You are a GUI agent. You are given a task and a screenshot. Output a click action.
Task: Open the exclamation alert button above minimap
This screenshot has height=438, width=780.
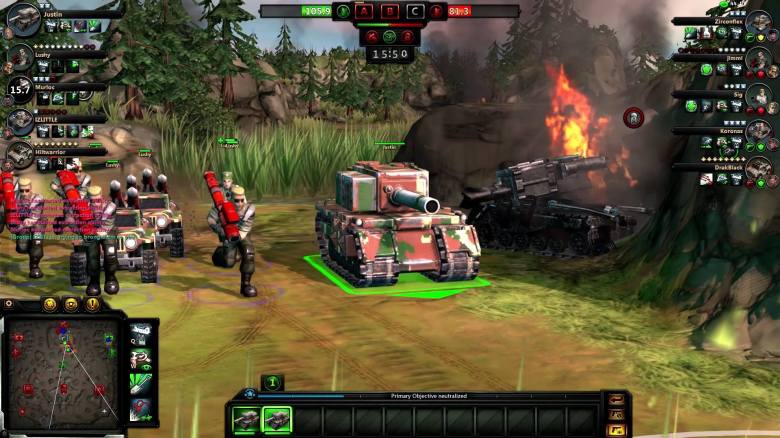click(92, 304)
